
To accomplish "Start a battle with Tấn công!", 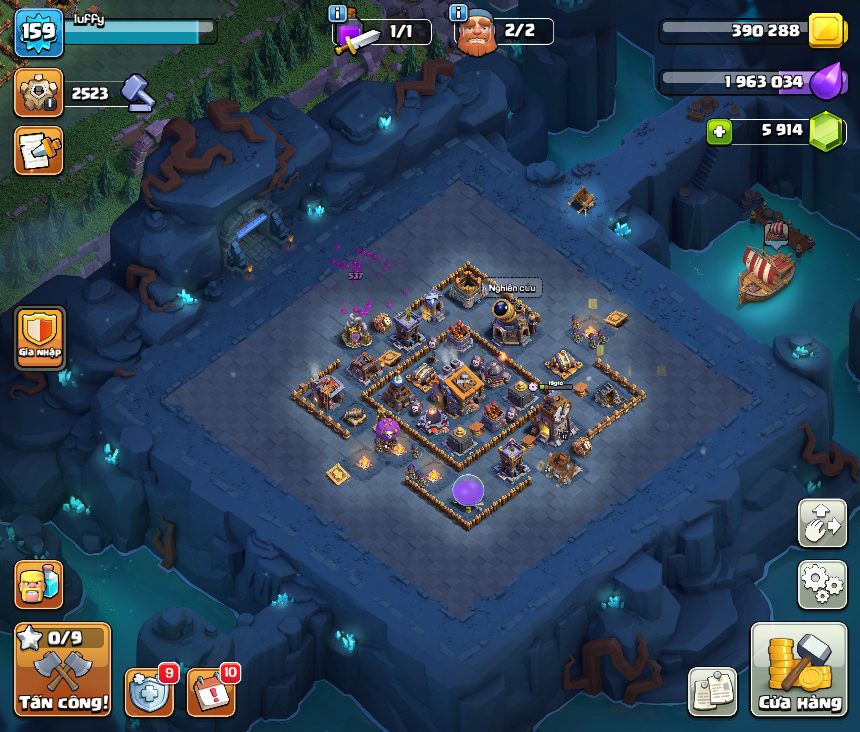I will (x=62, y=669).
